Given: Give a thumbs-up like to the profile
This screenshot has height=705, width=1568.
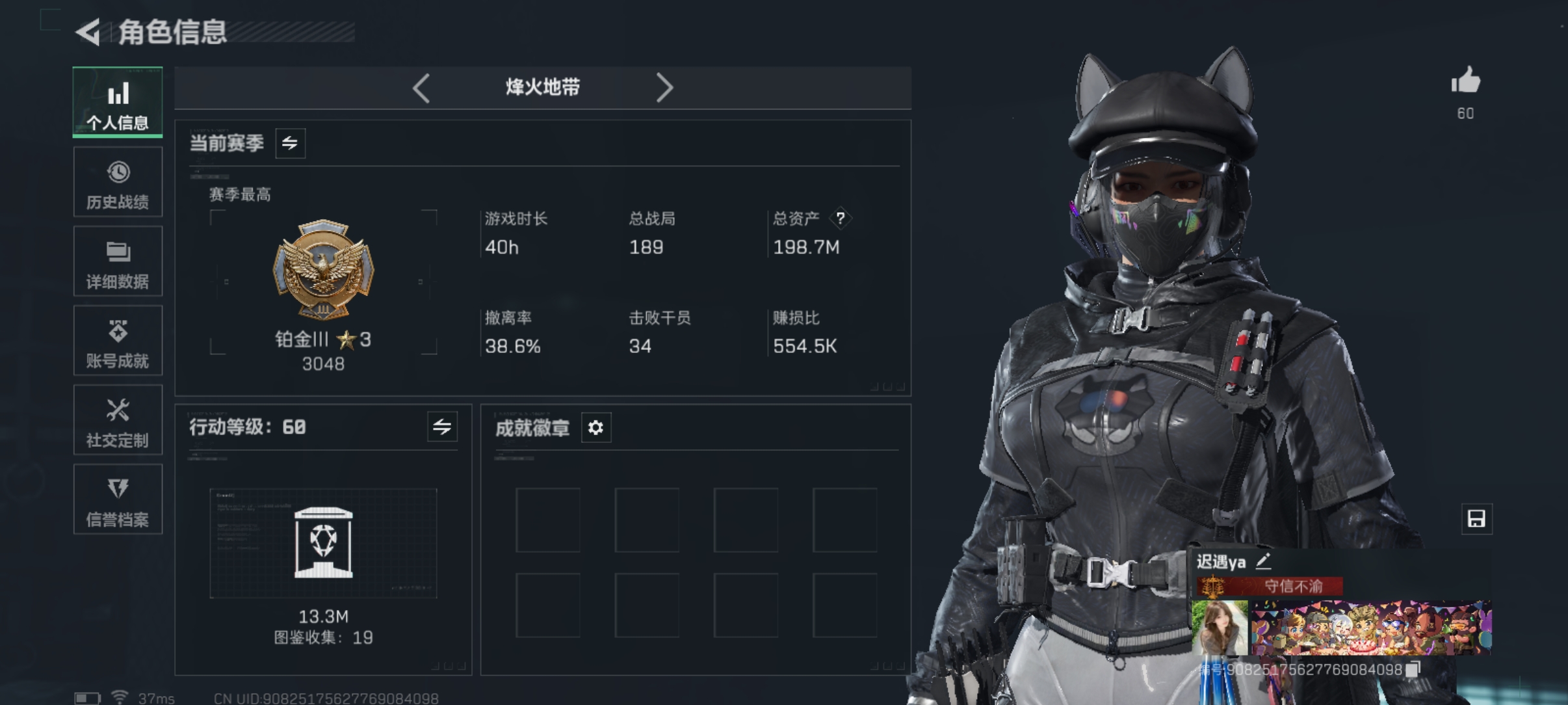Looking at the screenshot, I should point(1465,83).
